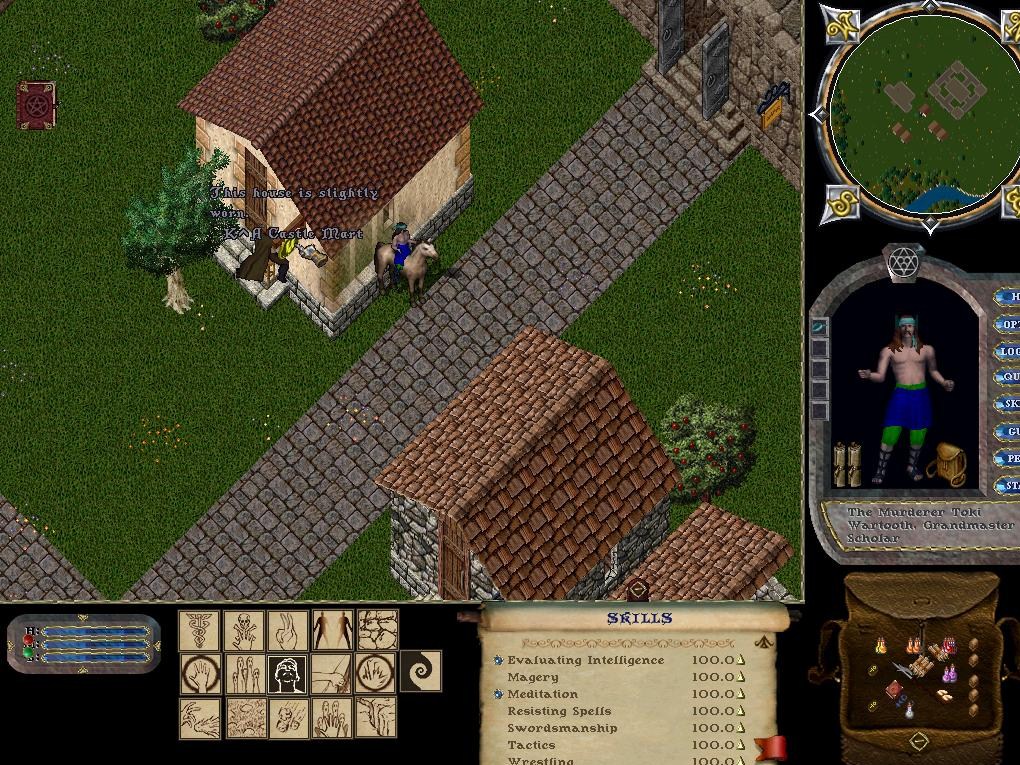The image size is (1020, 765).
Task: Select the highlighted face spell icon
Action: (x=288, y=674)
